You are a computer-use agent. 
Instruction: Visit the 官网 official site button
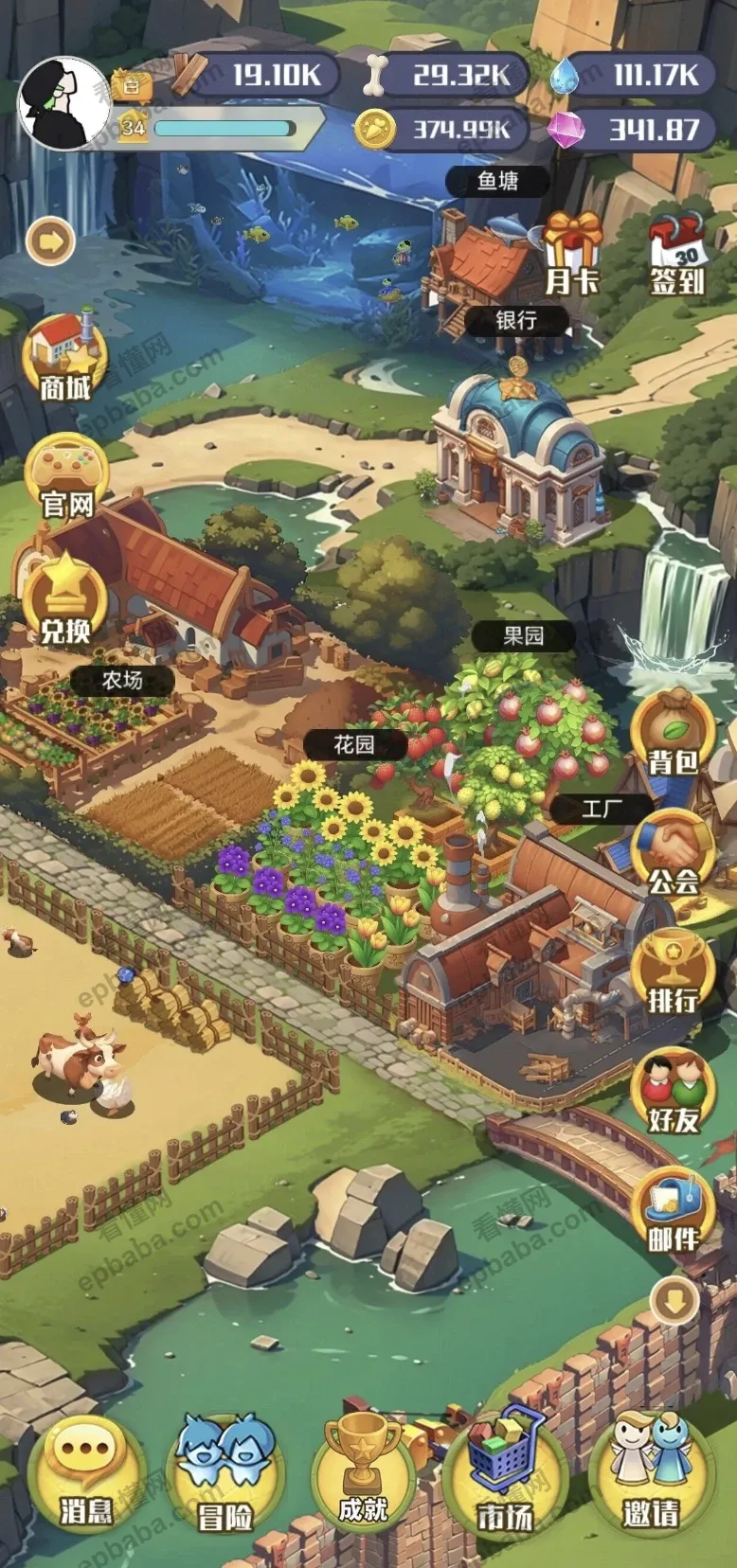click(66, 477)
